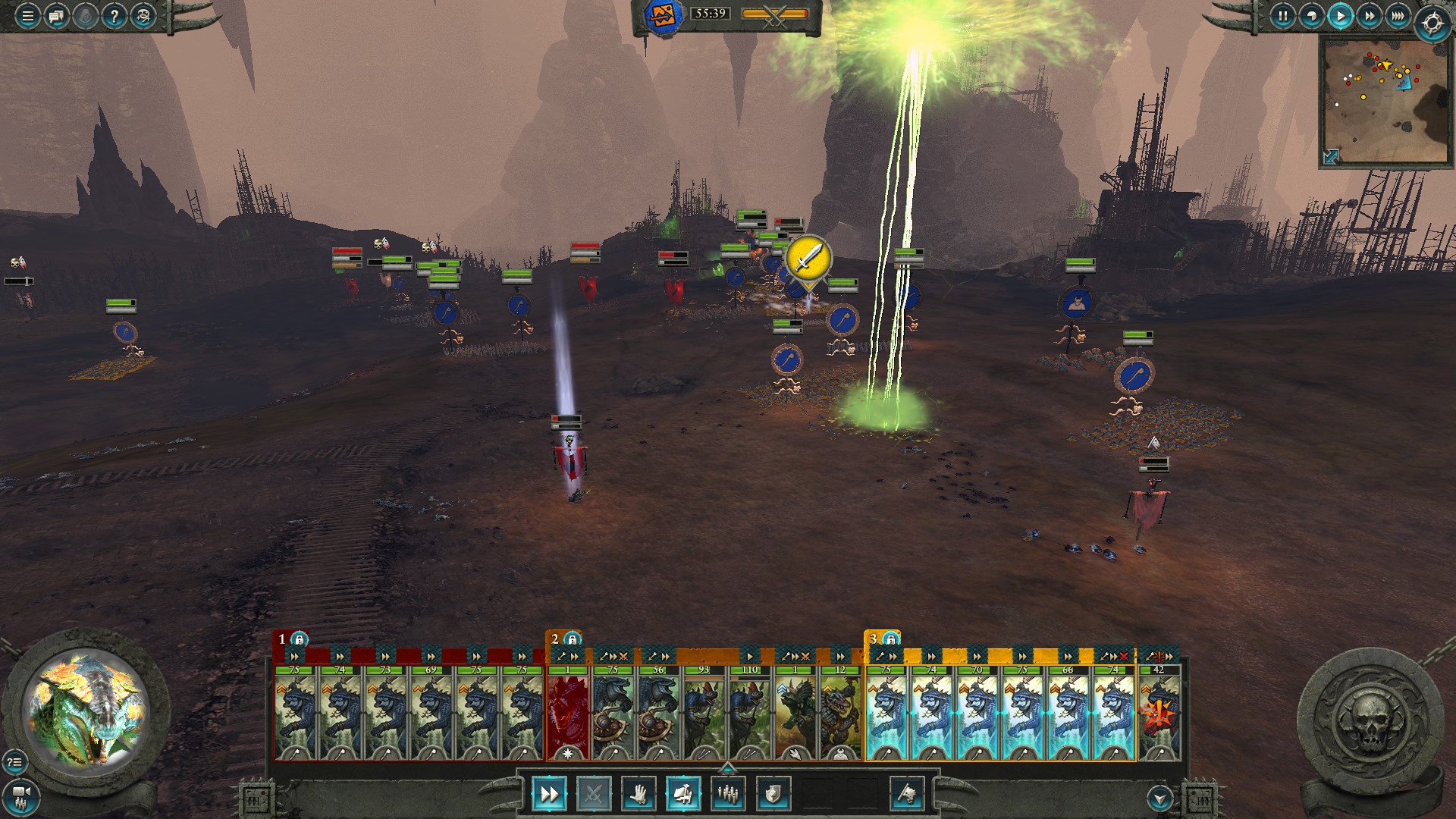The image size is (1456, 819).
Task: Expand the minimap with the resize arrows
Action: (1331, 156)
